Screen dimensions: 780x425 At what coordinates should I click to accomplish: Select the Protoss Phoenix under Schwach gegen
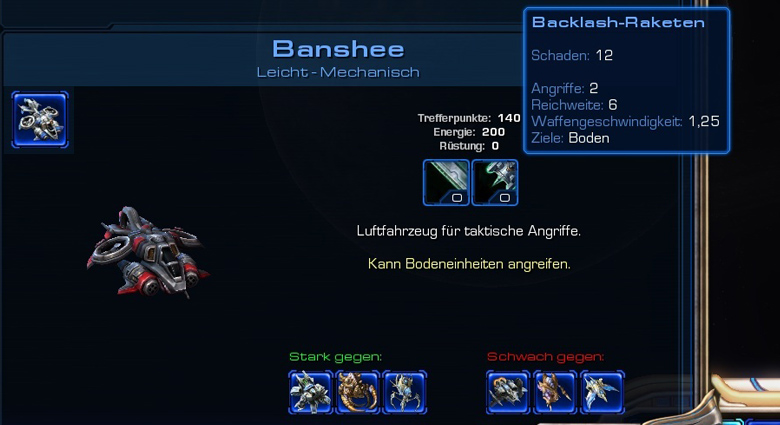click(x=602, y=392)
